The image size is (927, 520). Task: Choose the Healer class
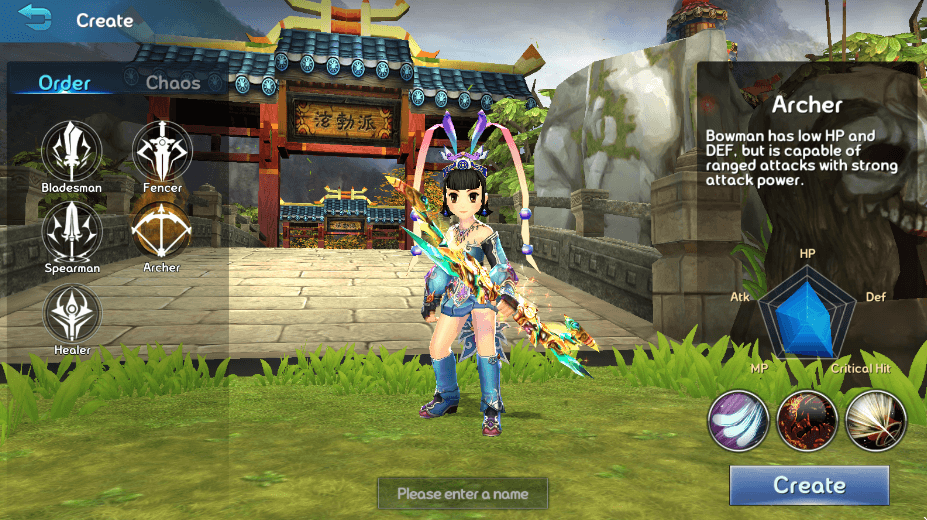tap(71, 312)
